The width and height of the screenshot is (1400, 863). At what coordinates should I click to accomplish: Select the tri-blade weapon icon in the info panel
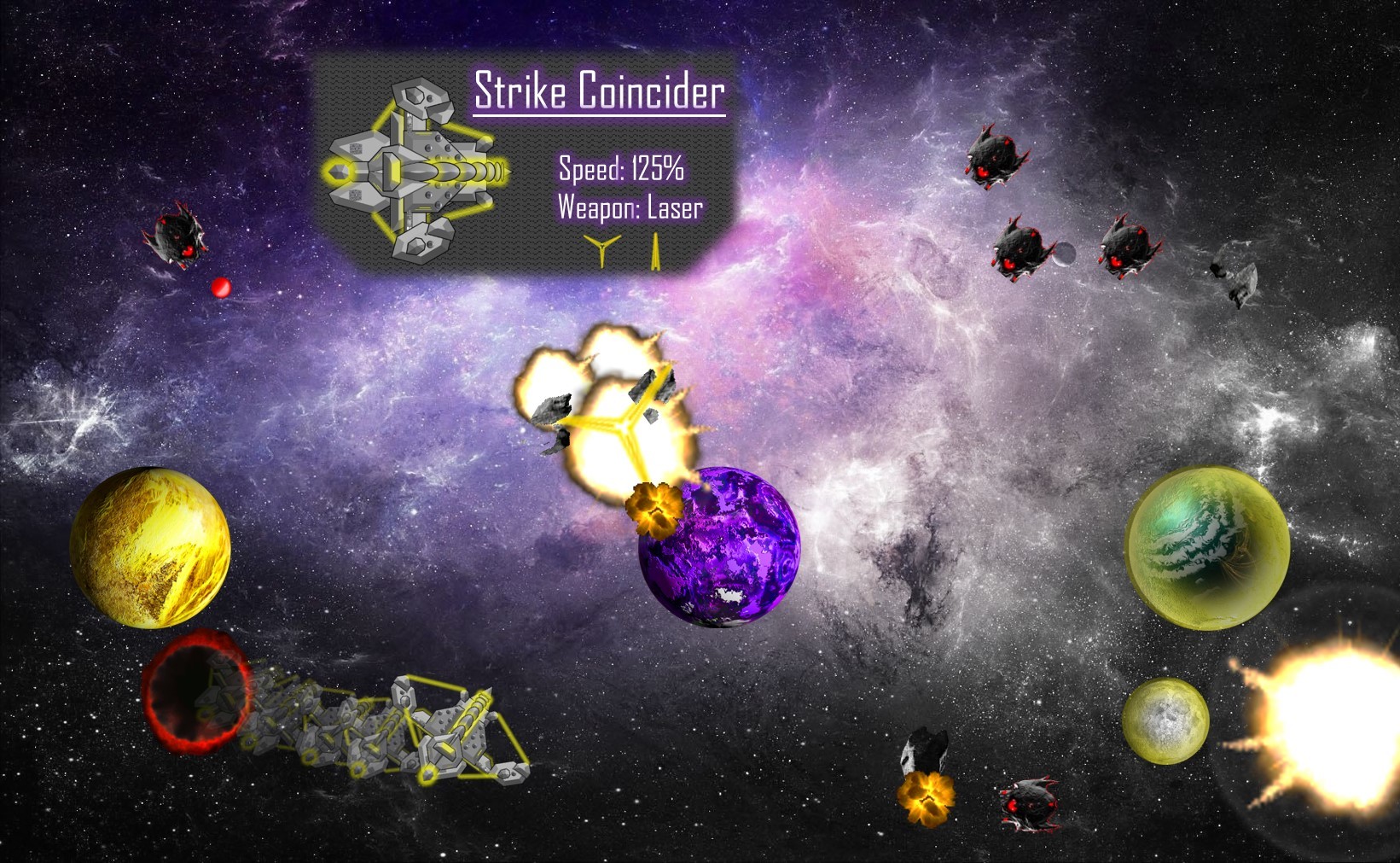pos(602,250)
